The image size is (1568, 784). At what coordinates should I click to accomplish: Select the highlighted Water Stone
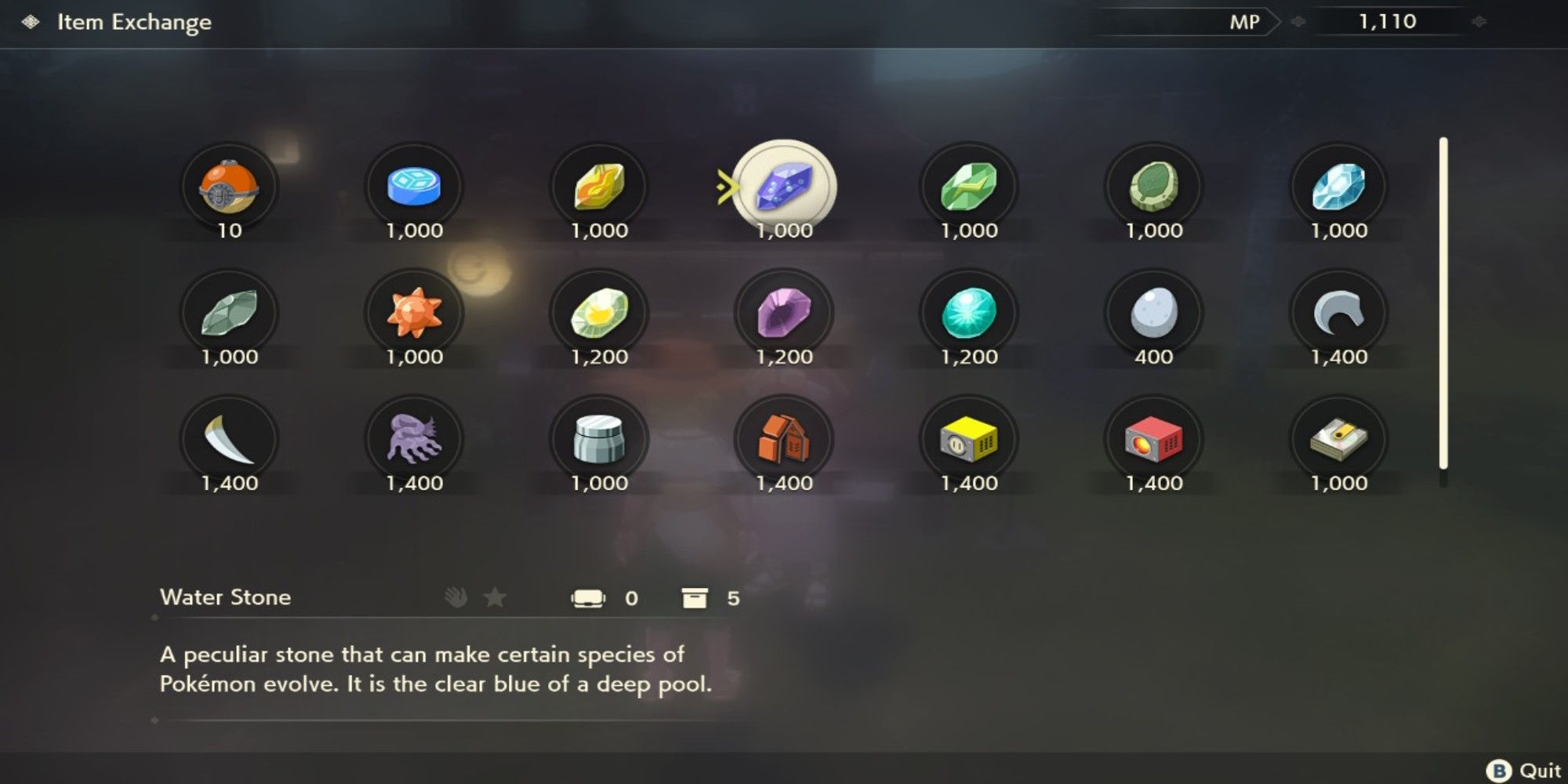pyautogui.click(x=784, y=186)
